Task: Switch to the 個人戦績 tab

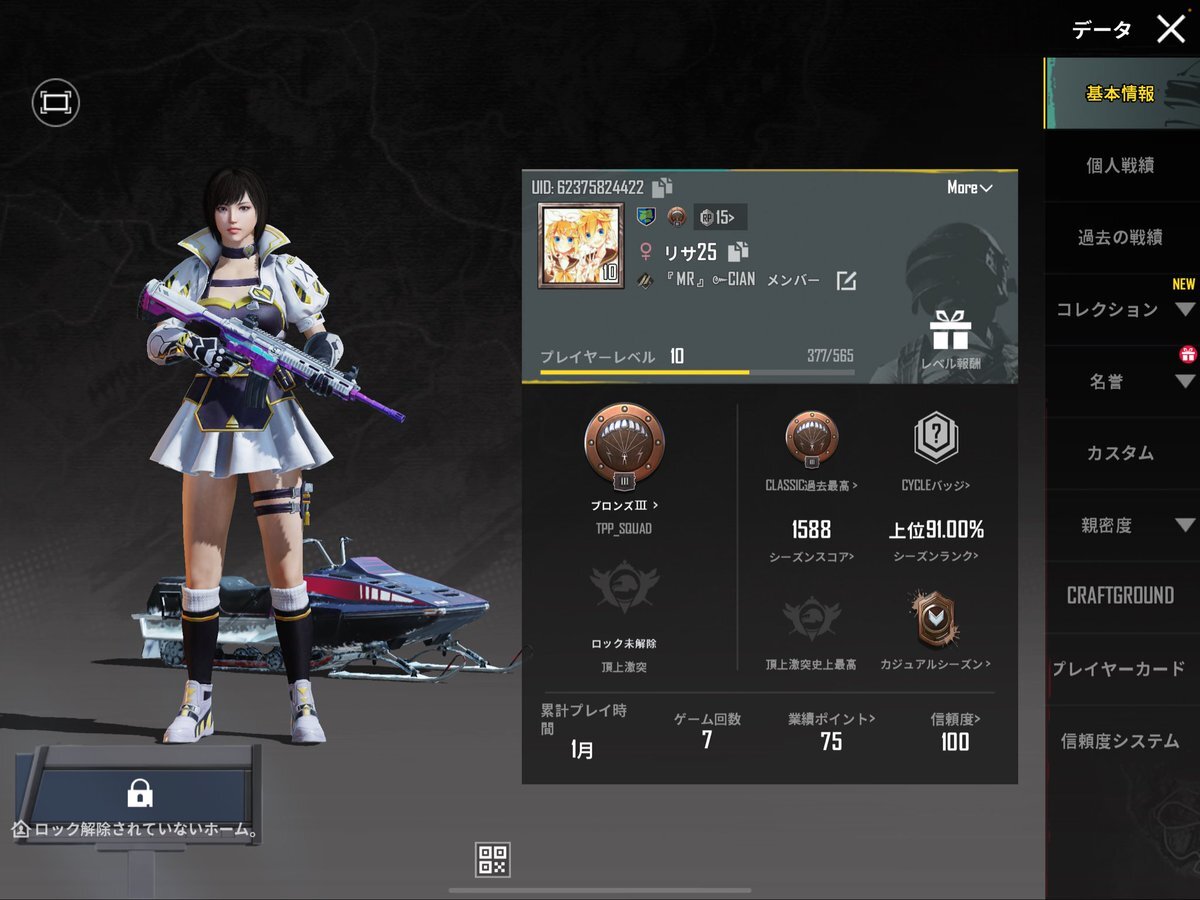Action: click(x=1120, y=166)
